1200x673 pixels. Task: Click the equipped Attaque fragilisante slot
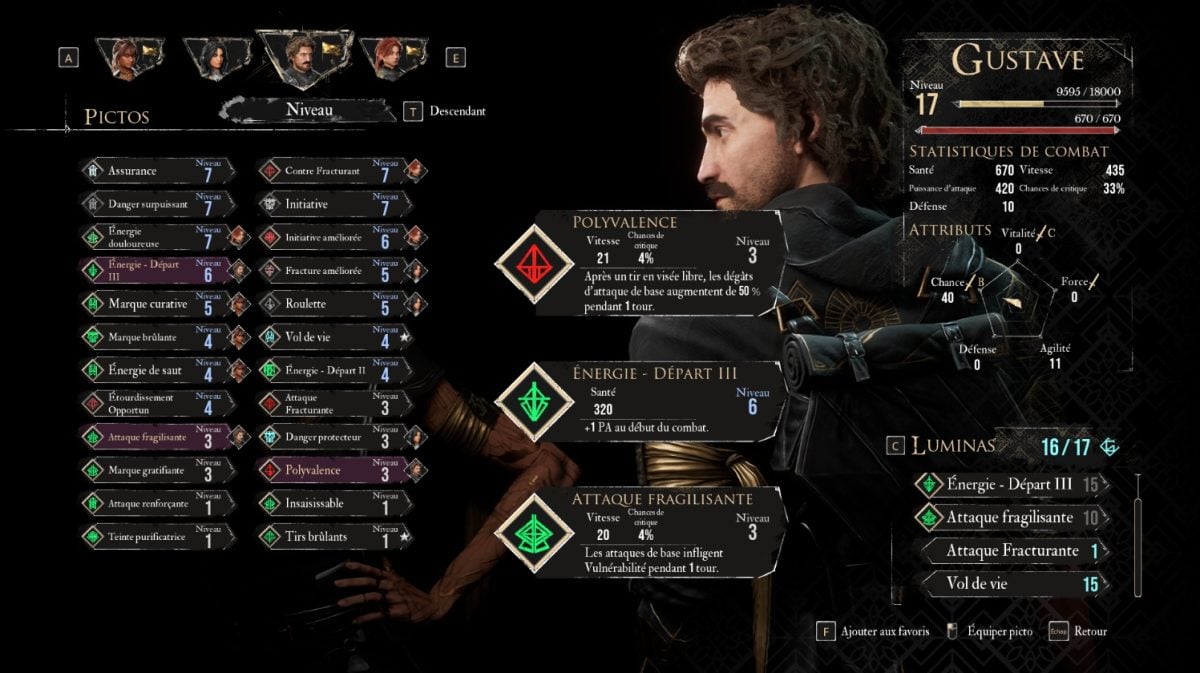click(x=641, y=533)
